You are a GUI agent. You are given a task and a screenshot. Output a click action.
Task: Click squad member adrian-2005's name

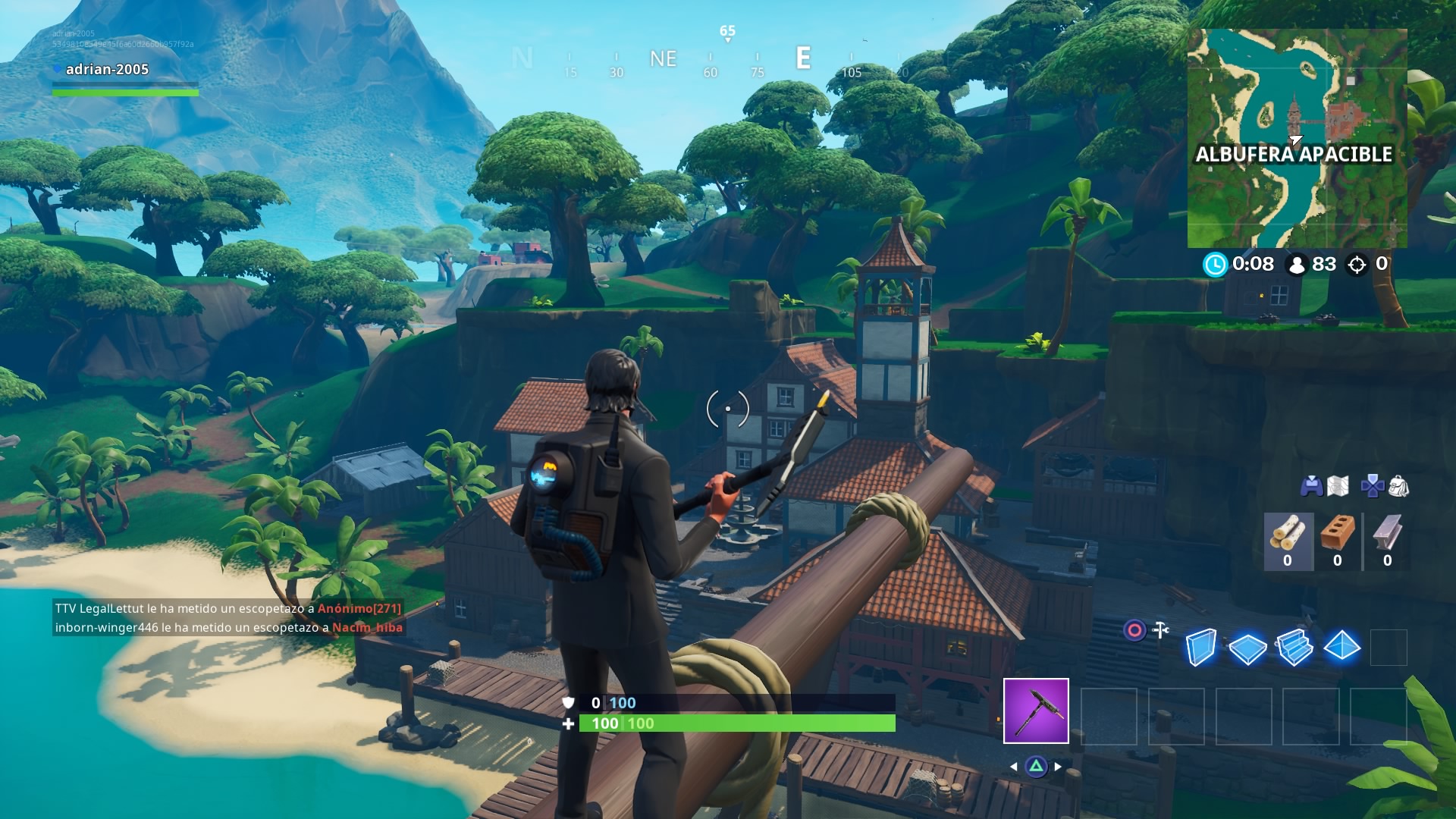click(107, 69)
